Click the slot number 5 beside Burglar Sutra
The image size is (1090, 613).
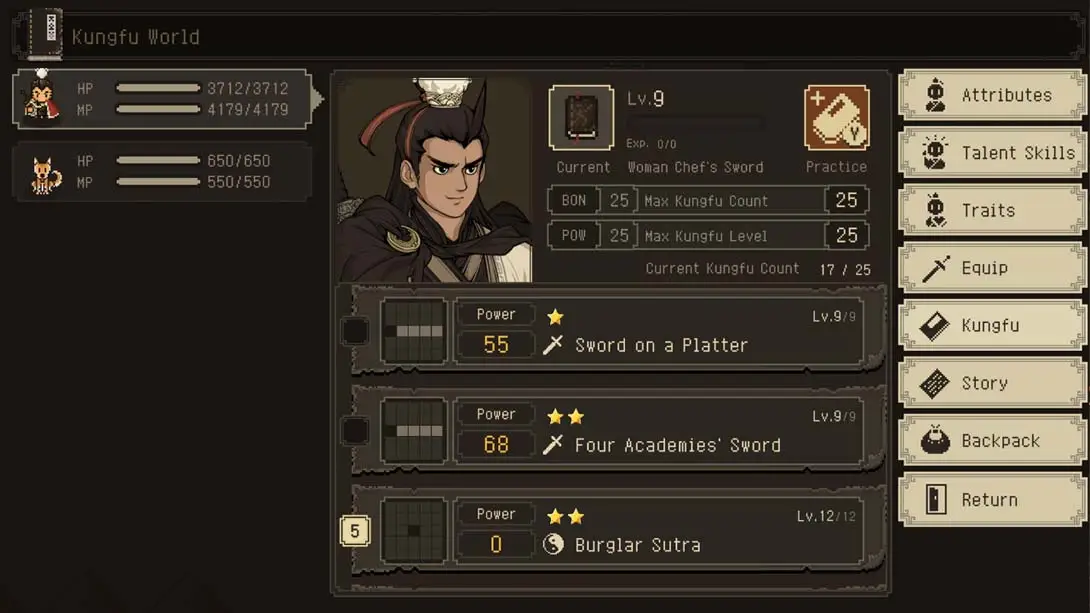355,531
